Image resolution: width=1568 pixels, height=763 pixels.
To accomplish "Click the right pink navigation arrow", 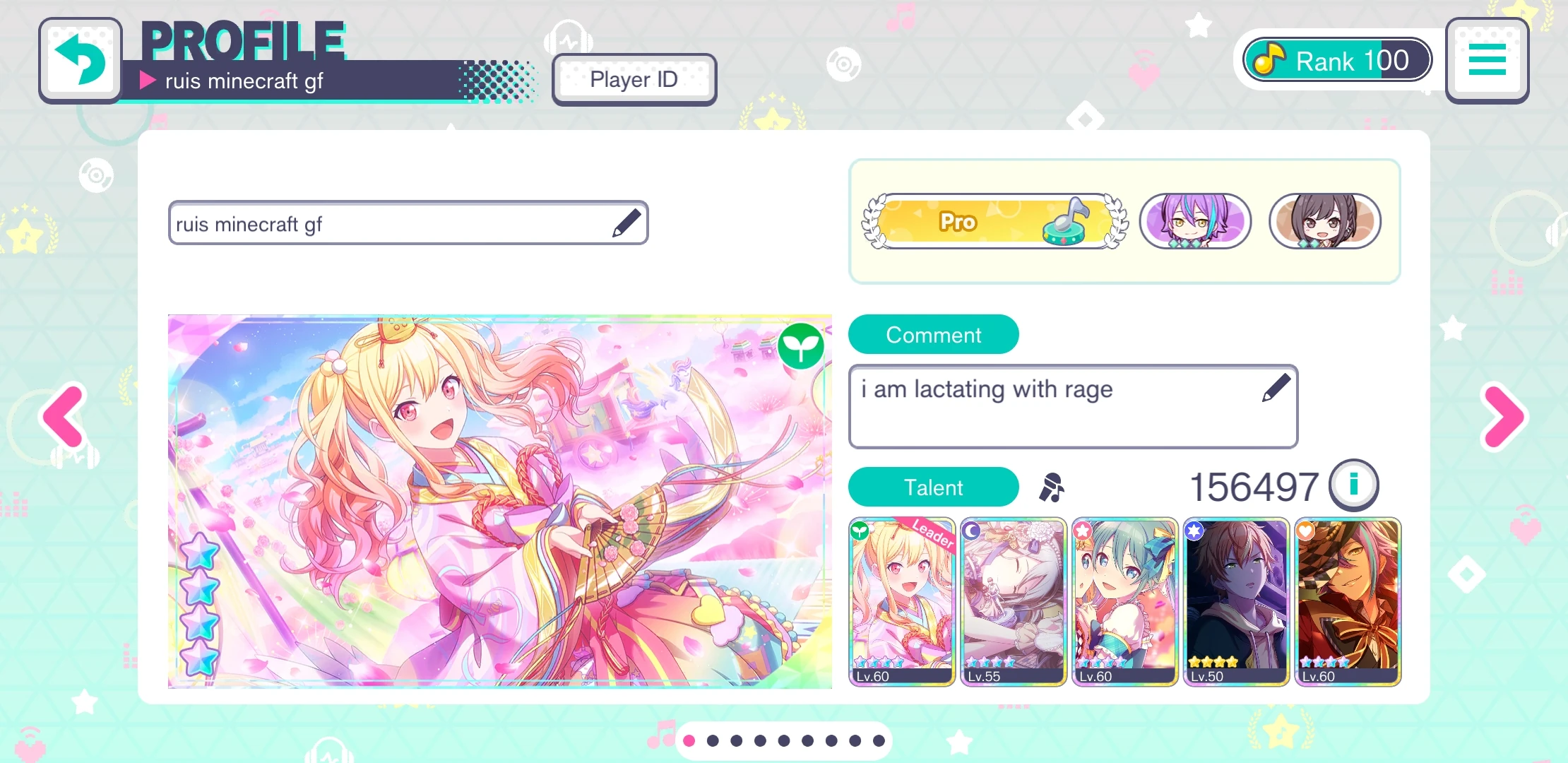I will coord(1503,418).
